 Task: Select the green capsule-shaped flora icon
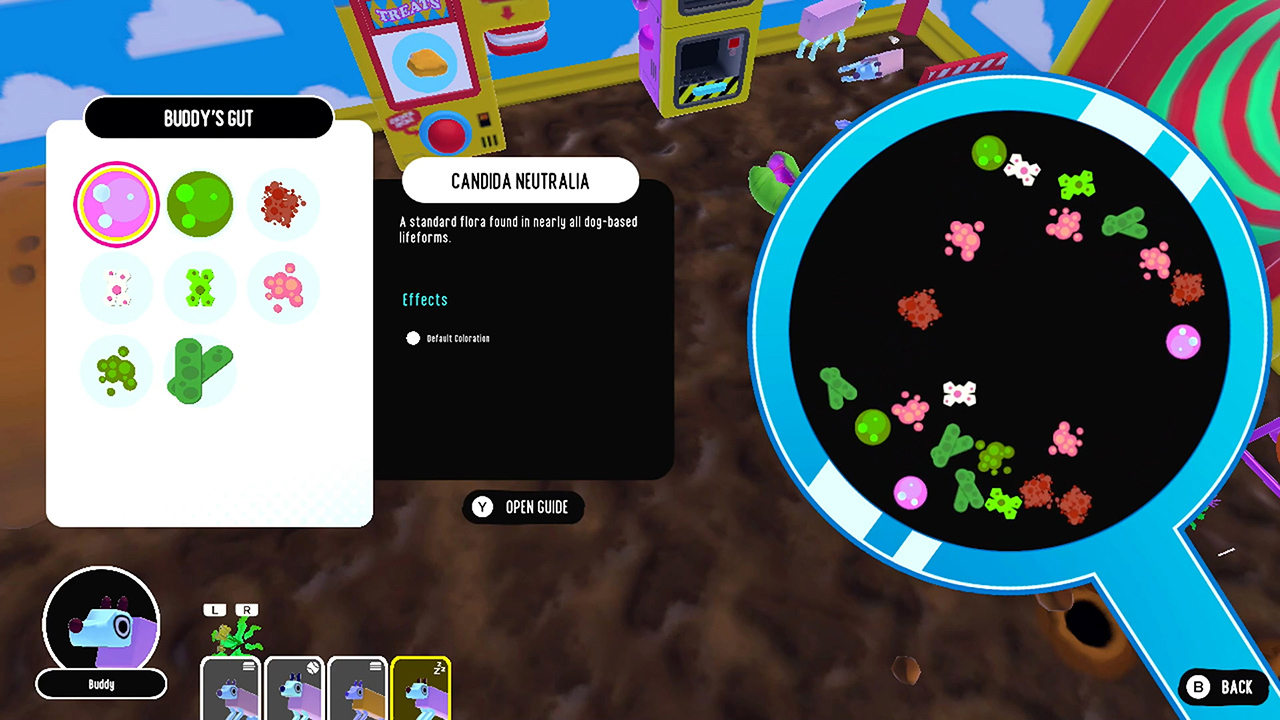[199, 371]
